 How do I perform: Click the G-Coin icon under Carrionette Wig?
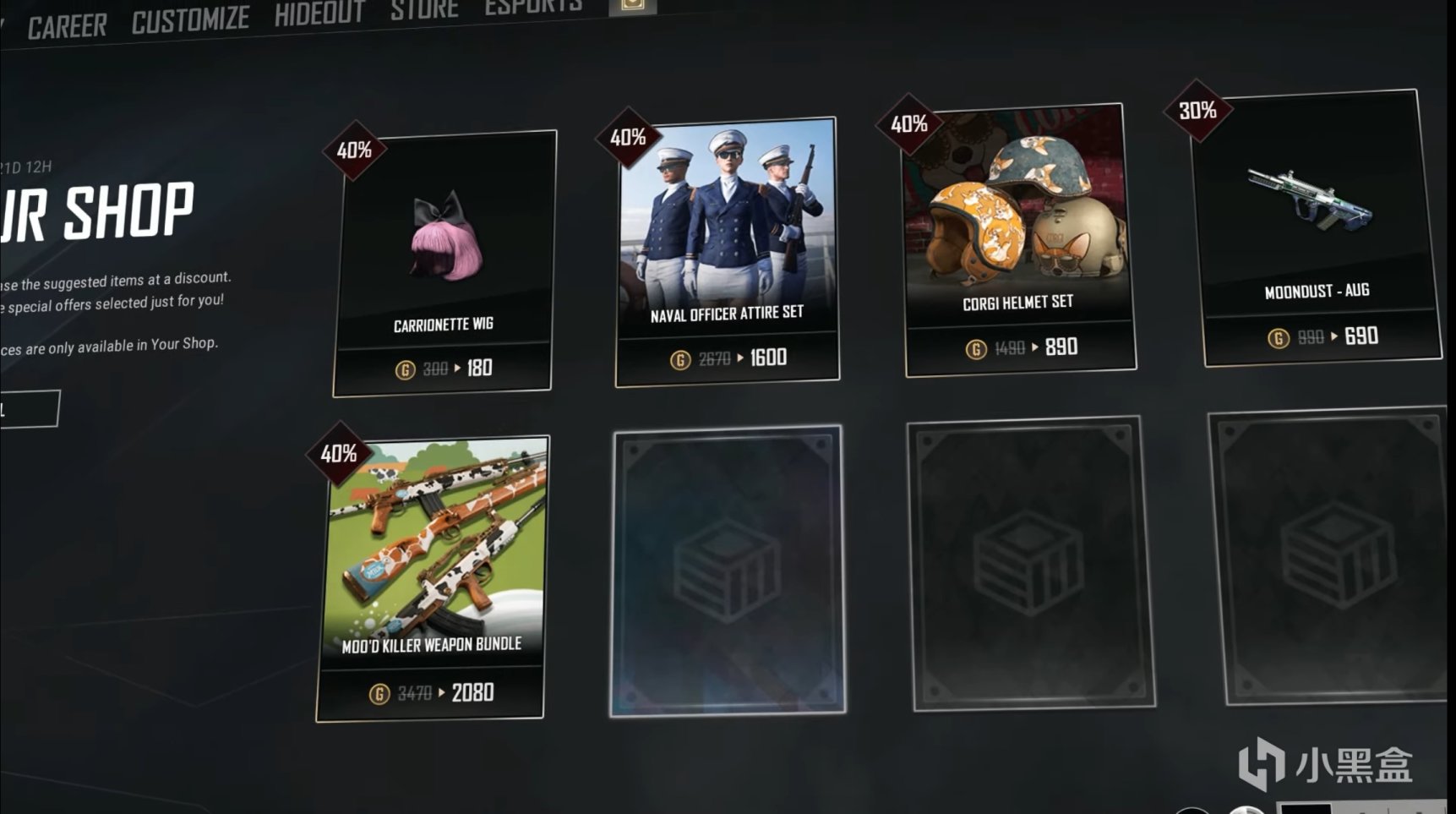coord(404,367)
